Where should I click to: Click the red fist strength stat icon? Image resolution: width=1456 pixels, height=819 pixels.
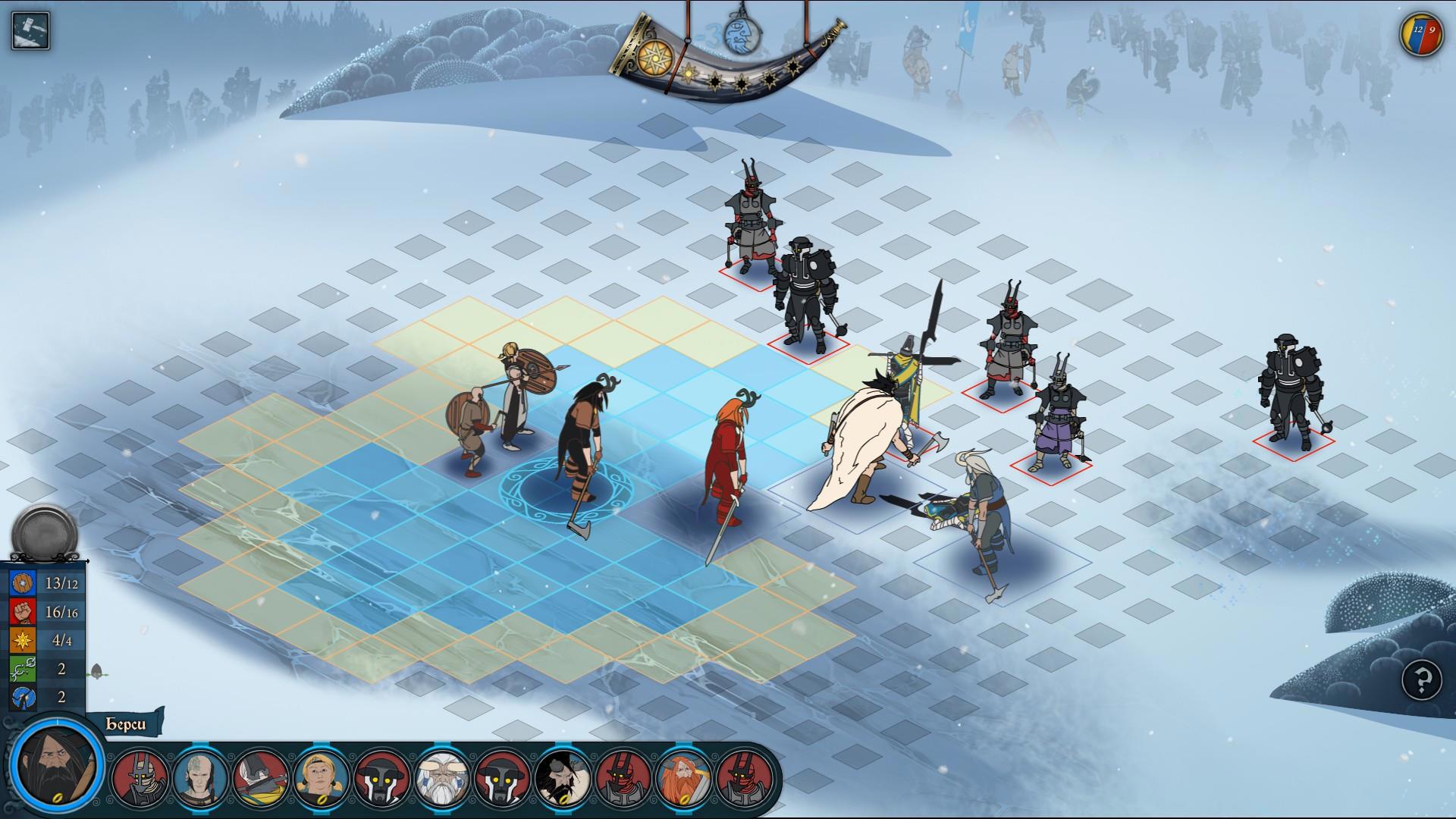(23, 612)
